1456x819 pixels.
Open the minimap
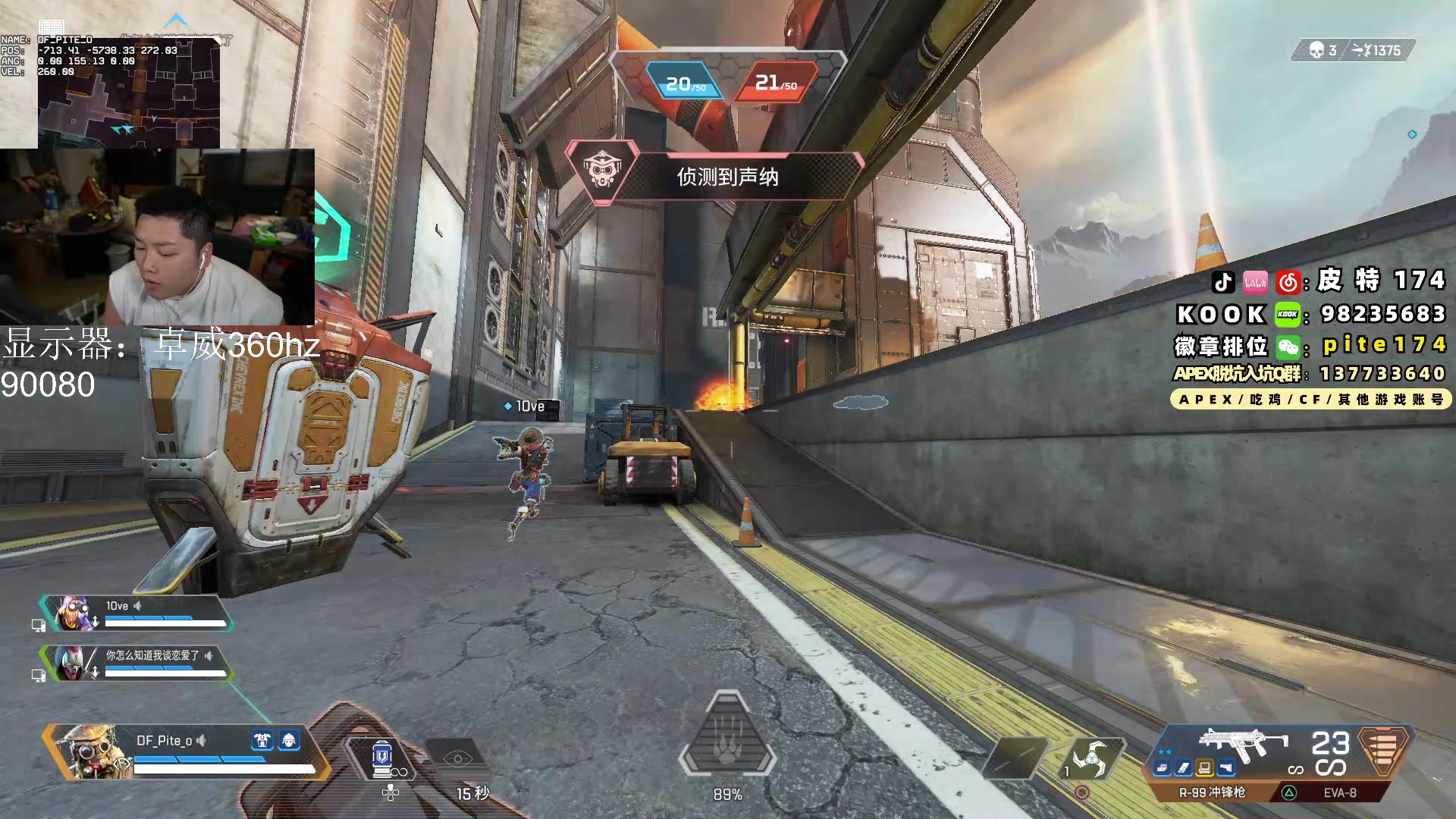[x=129, y=93]
